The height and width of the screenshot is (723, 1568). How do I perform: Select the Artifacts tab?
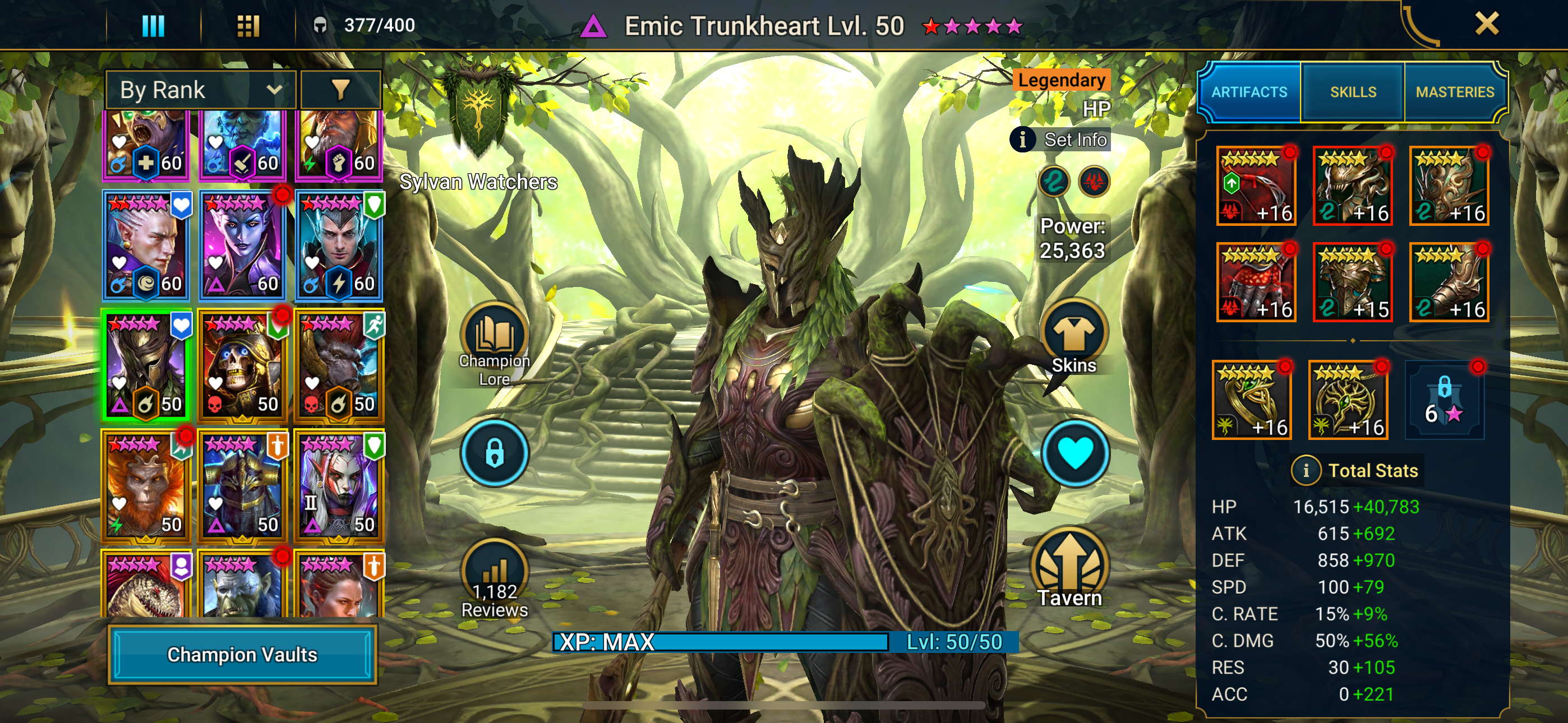(x=1249, y=92)
